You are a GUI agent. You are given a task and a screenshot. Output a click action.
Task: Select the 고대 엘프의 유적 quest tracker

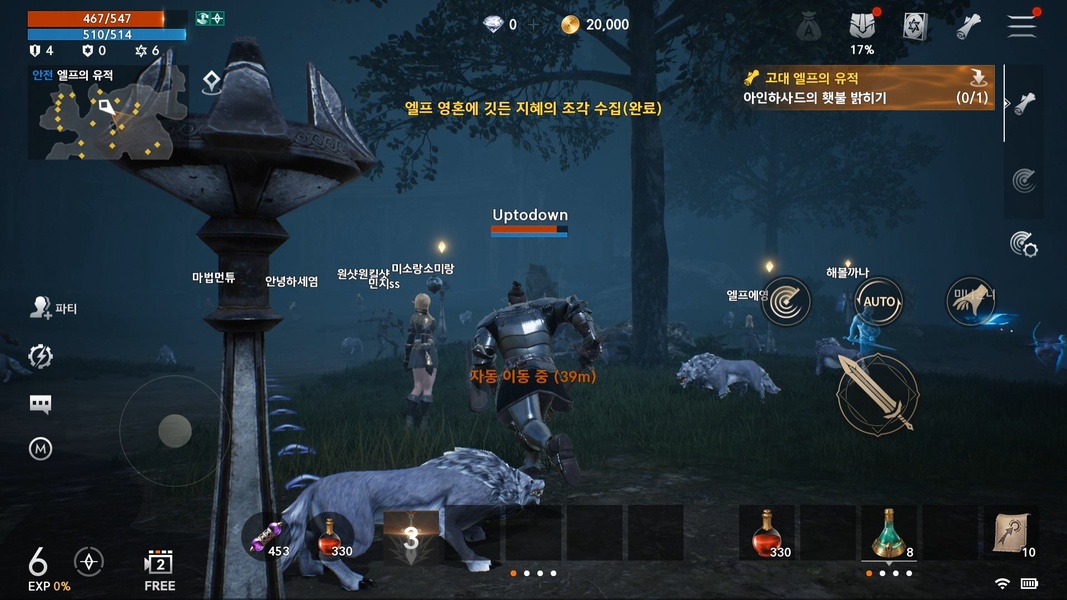(x=868, y=88)
